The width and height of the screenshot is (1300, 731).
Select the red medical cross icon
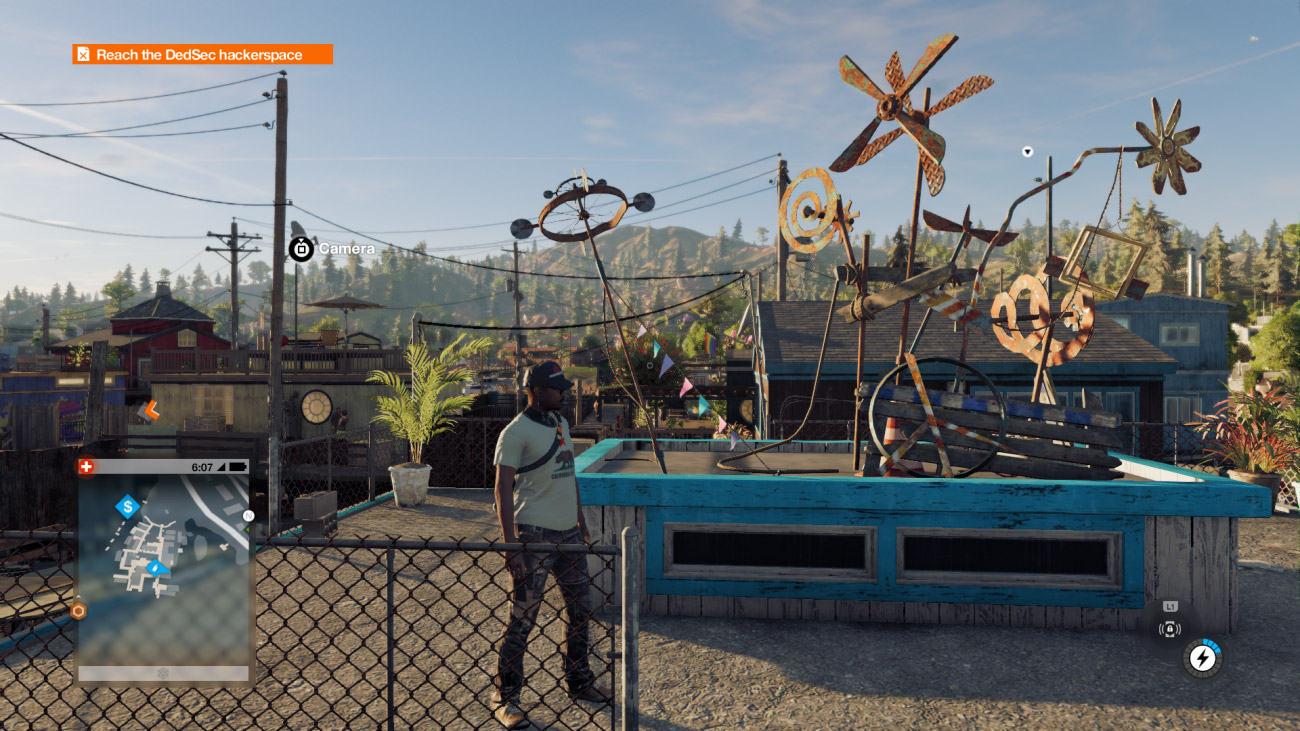pos(87,467)
